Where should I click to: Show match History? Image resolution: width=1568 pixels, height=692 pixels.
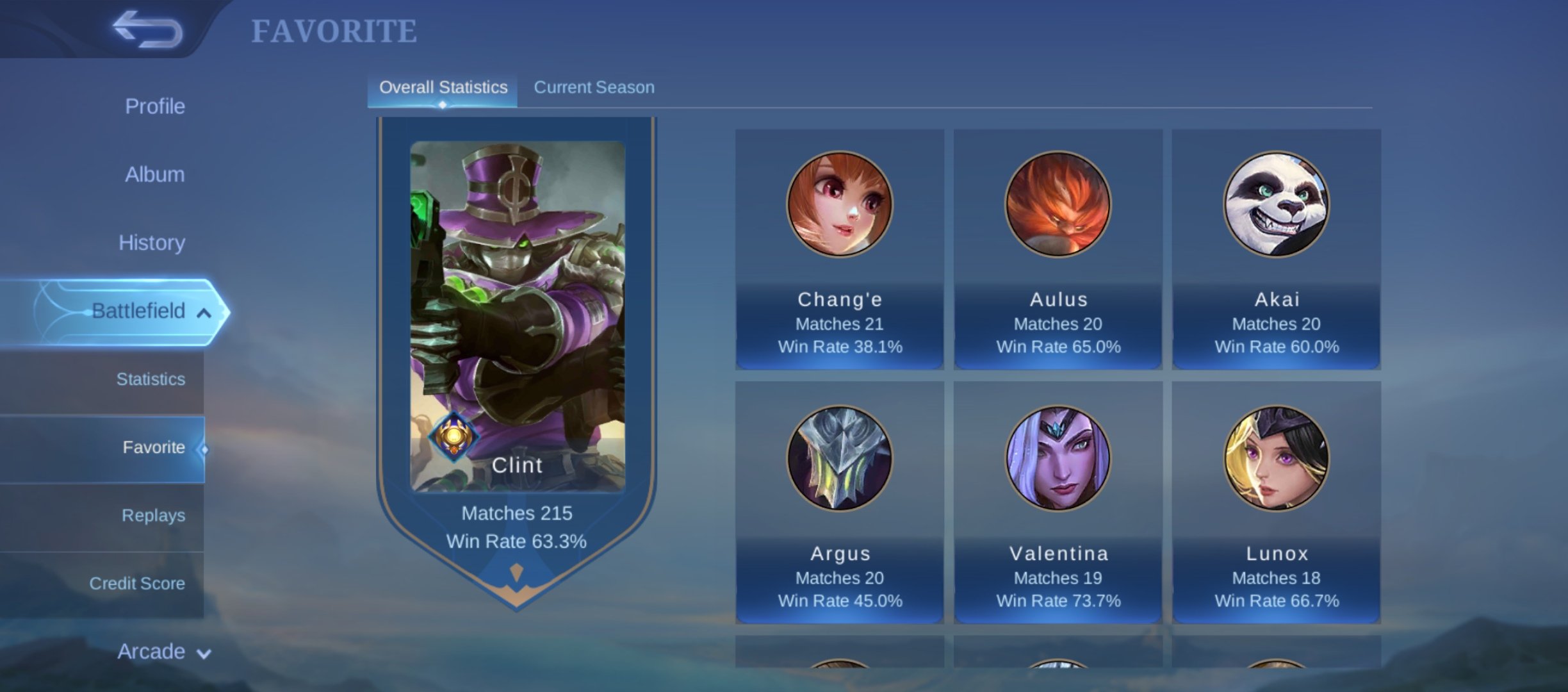(x=152, y=243)
